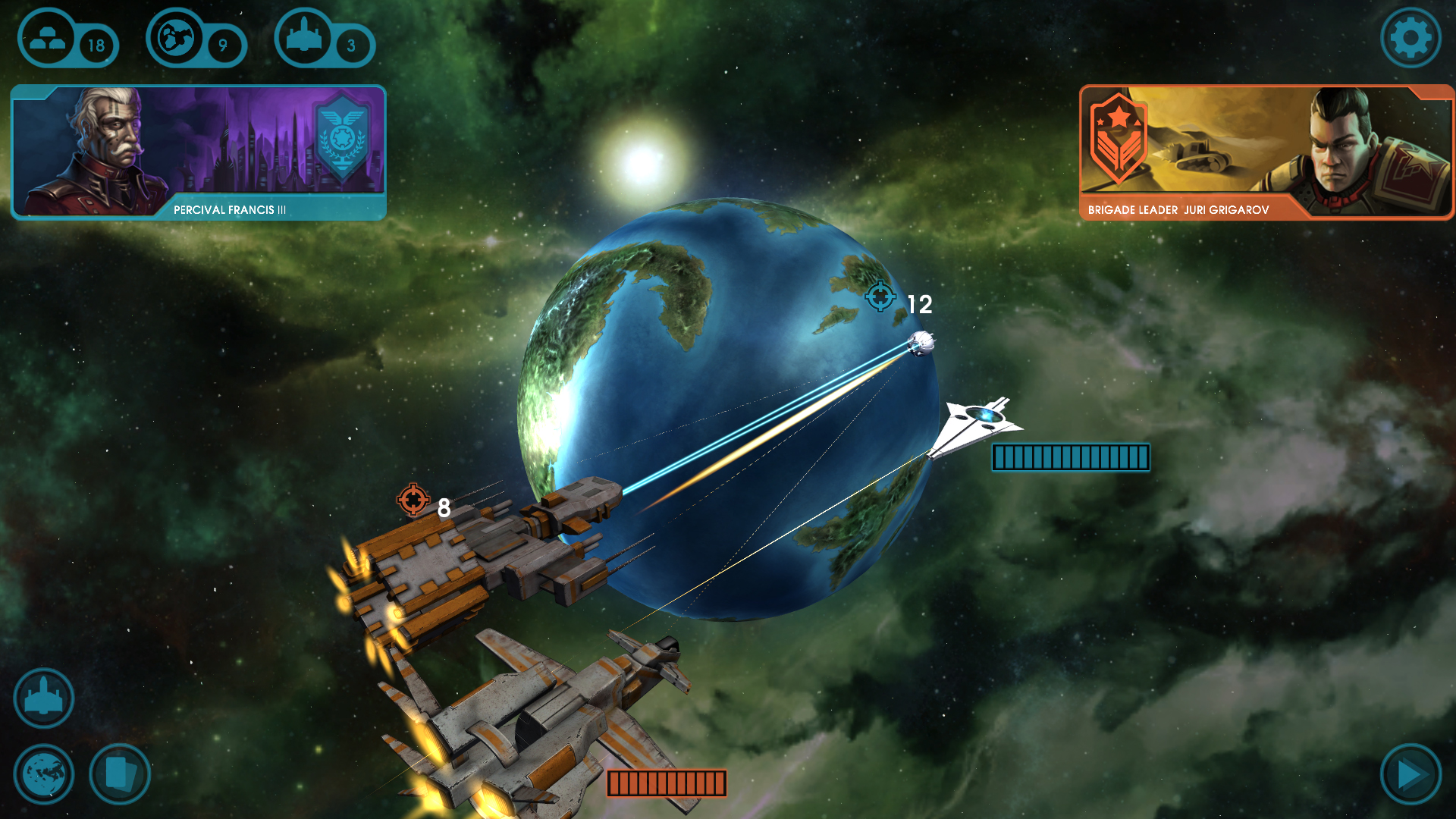Click the red star brigade emblem on Grigarov's panel

coord(1119,140)
